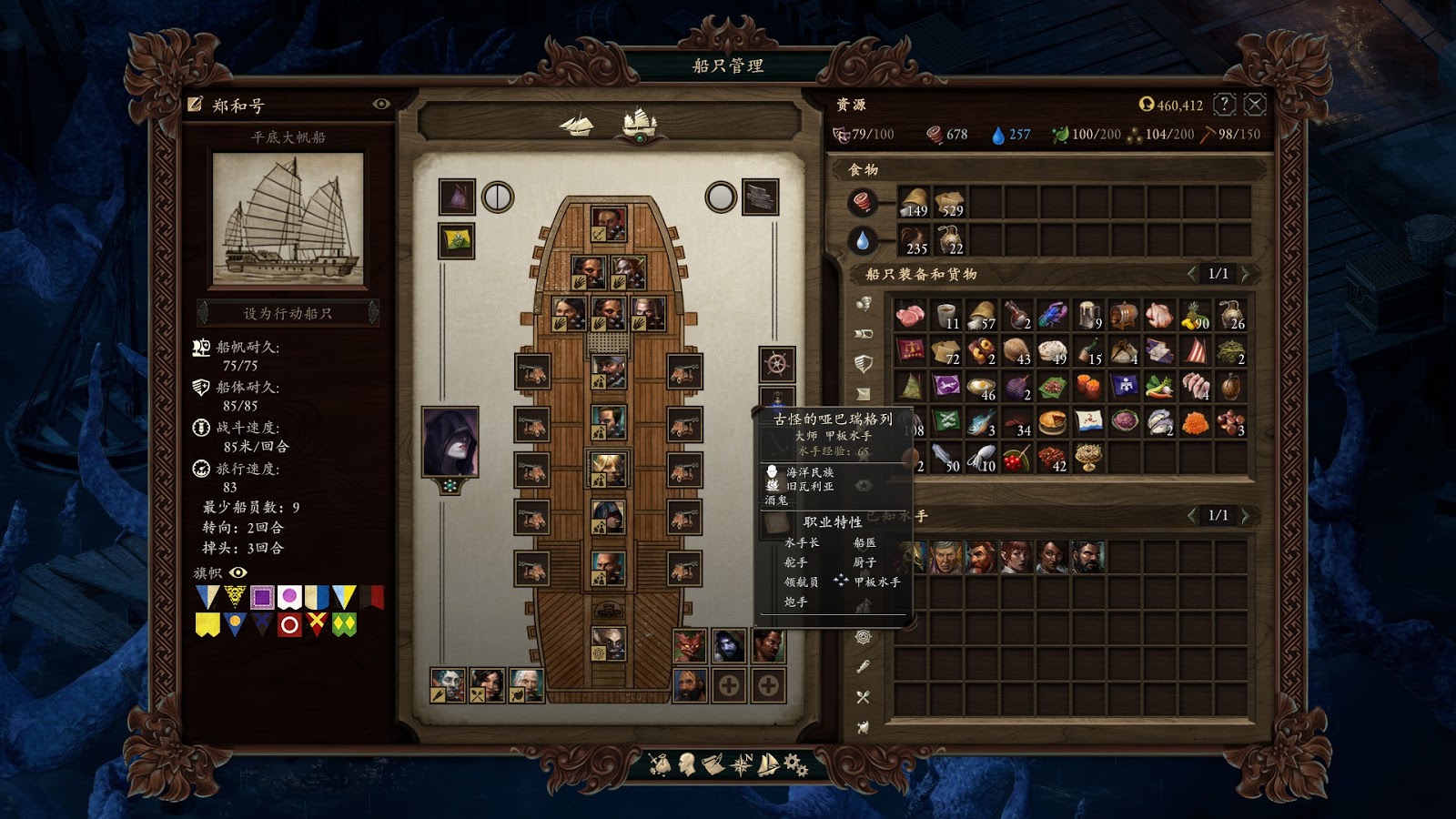Select the pineapple and banana item stack
1456x819 pixels.
tap(1195, 315)
